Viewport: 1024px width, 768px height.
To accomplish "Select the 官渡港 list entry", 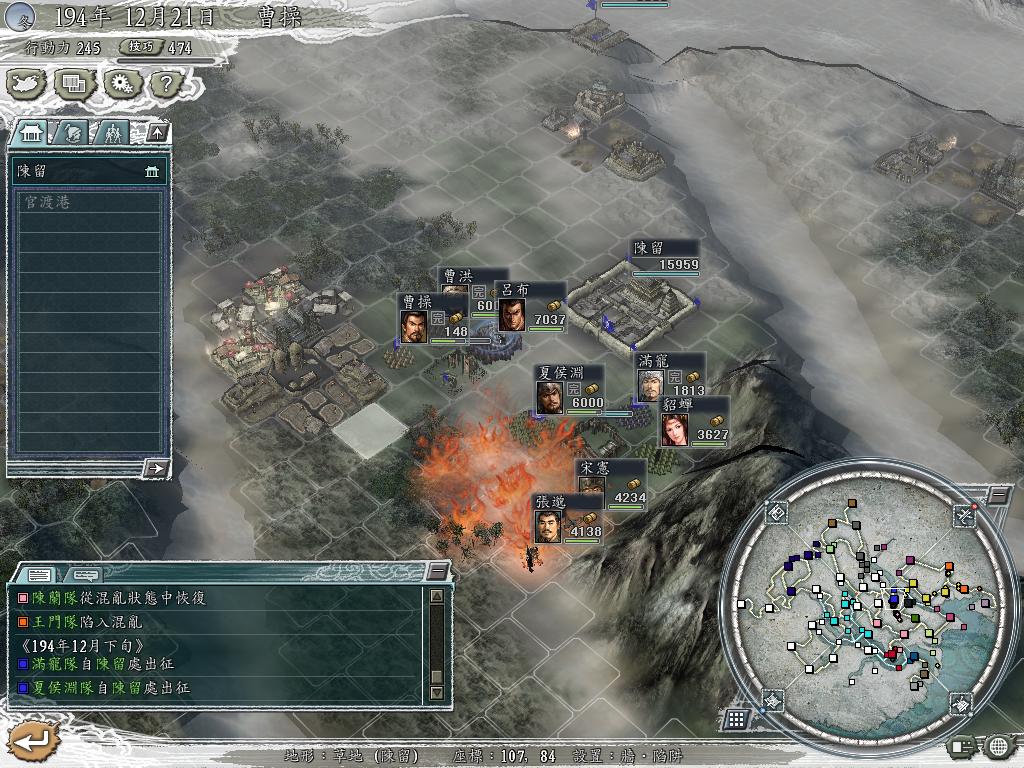I will click(87, 202).
